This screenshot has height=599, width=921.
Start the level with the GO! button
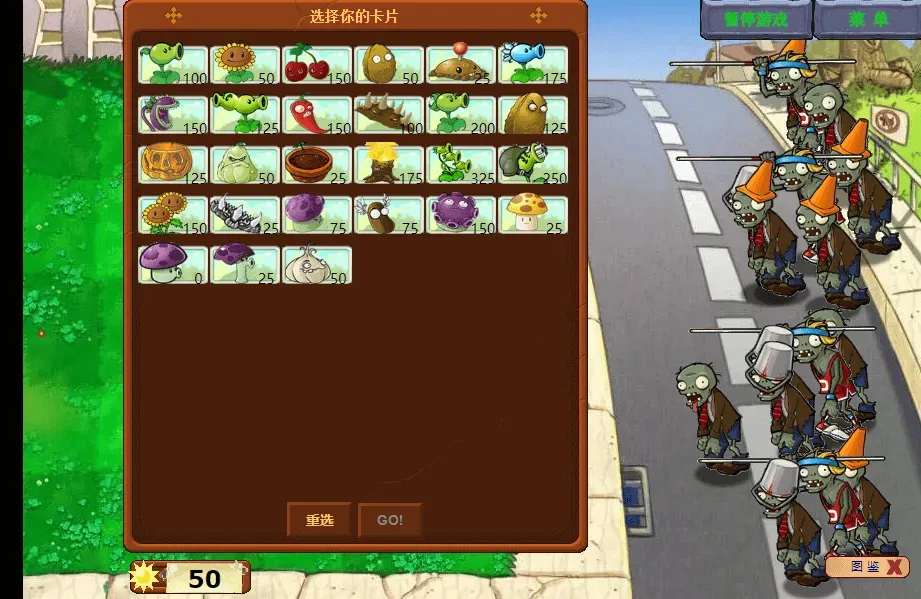390,520
